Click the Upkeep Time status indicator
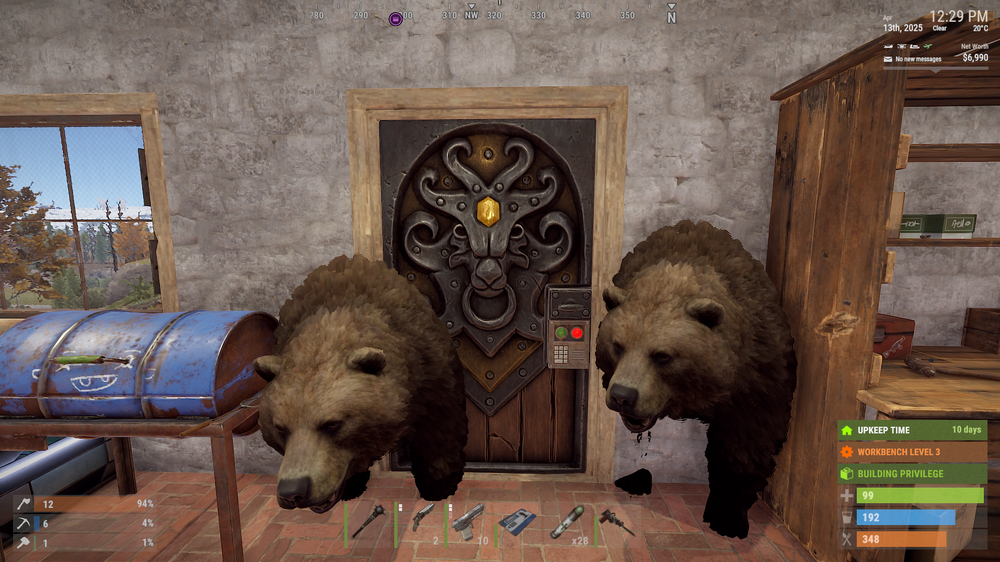The width and height of the screenshot is (1000, 562). point(912,430)
